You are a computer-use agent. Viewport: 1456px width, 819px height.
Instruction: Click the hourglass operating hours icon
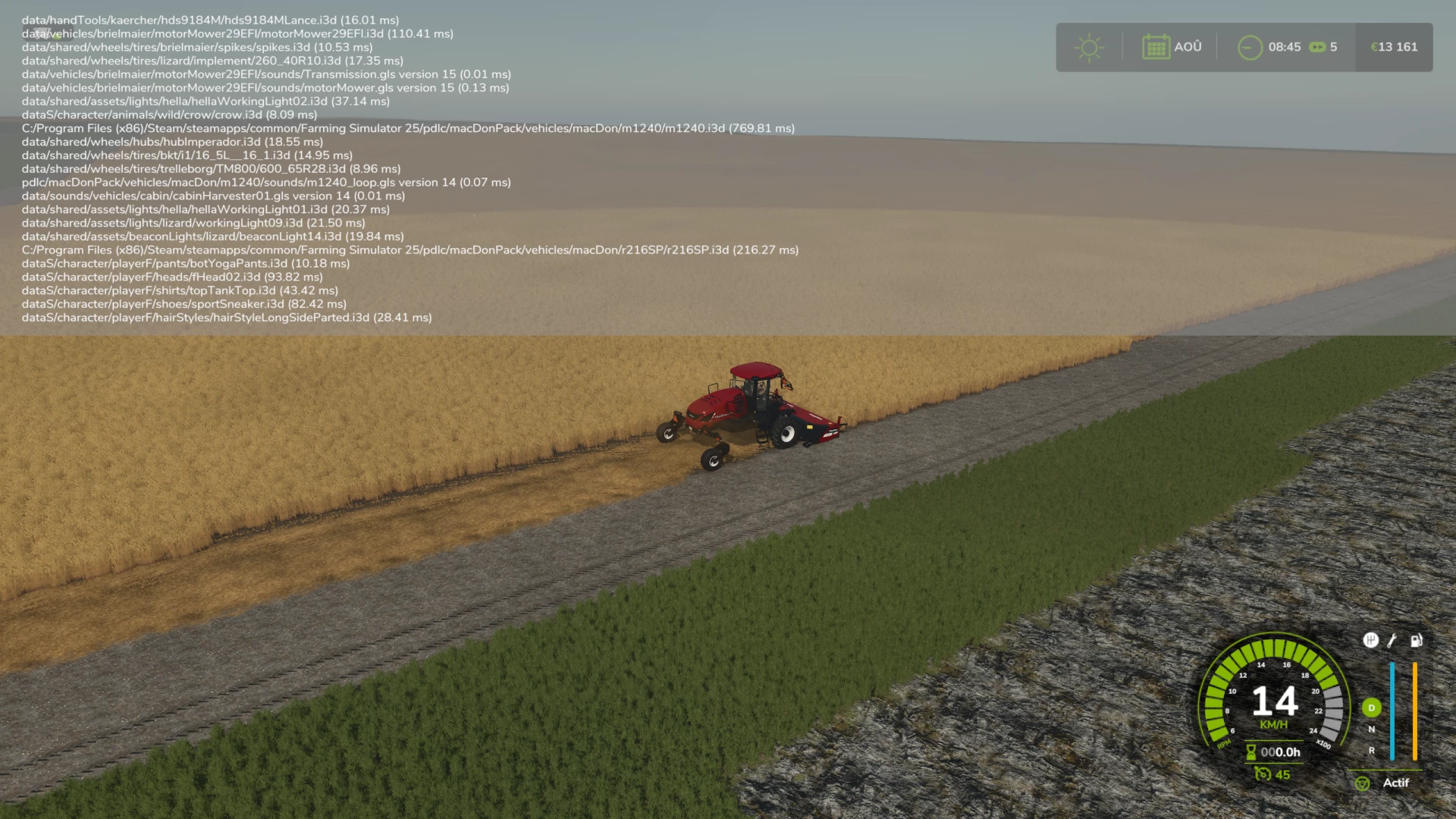[1251, 752]
